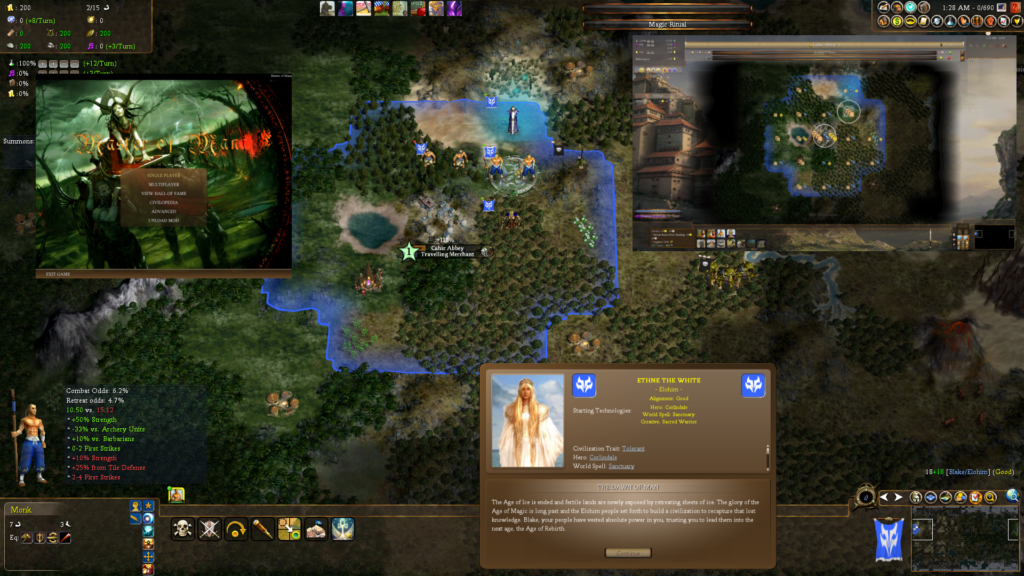The image size is (1024, 576).
Task: Select the gold star promotion icon
Action: point(148,506)
